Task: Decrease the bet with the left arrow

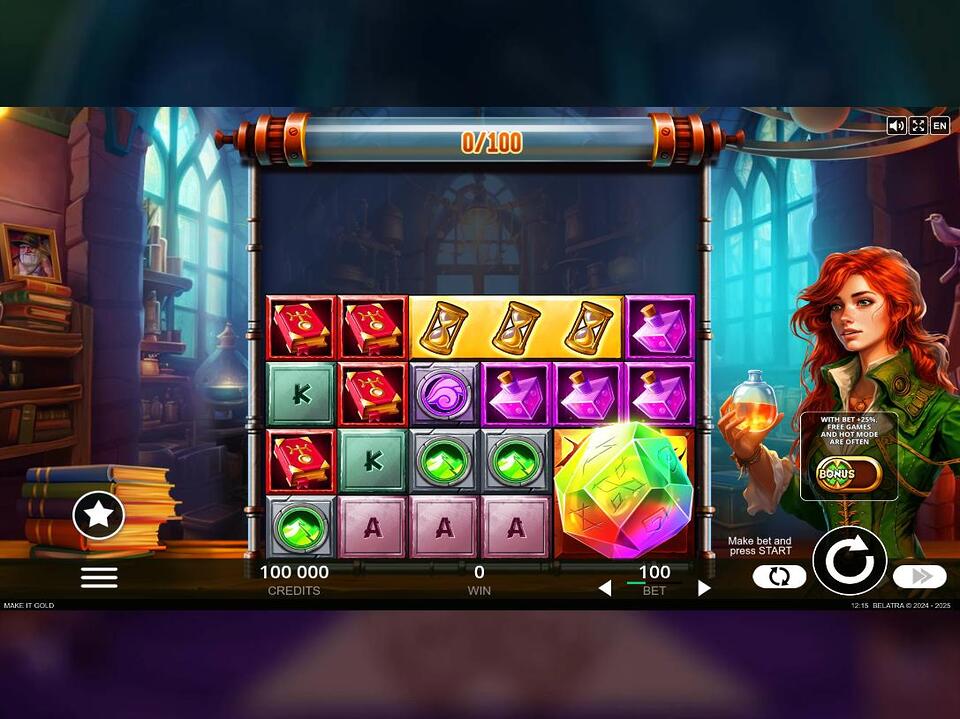Action: click(604, 588)
